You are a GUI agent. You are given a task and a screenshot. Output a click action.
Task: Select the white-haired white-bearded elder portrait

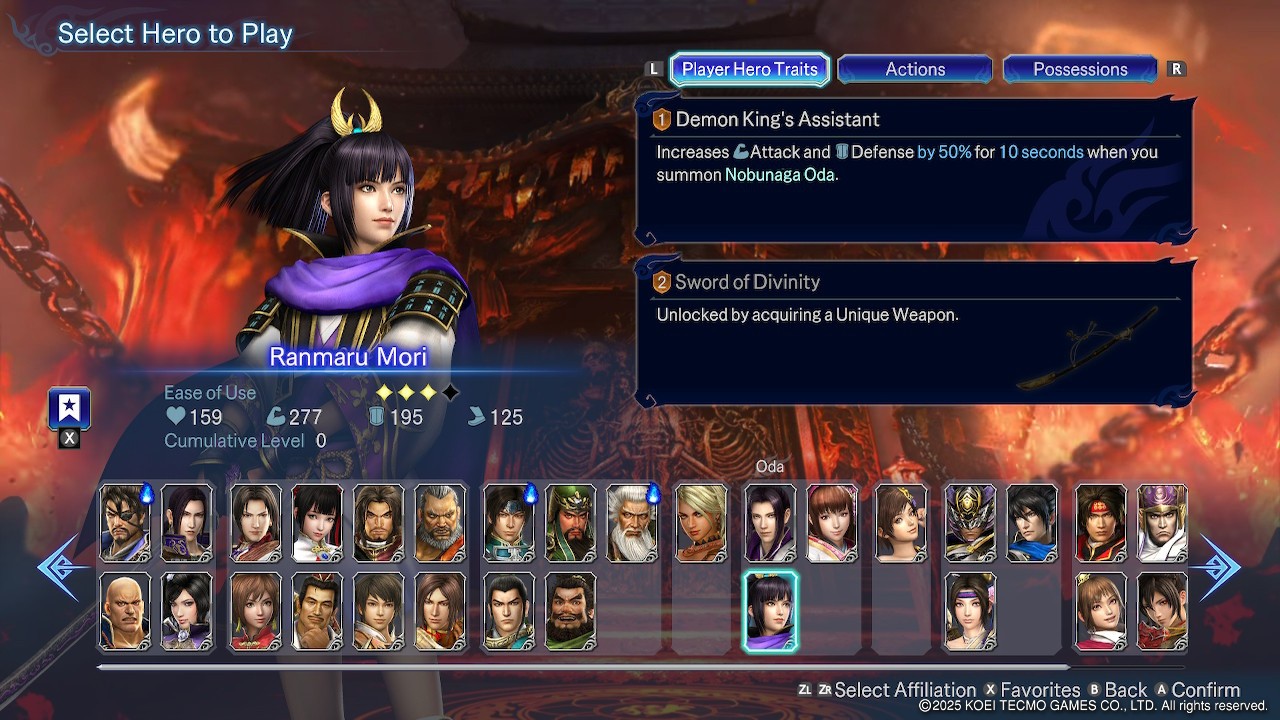[632, 523]
